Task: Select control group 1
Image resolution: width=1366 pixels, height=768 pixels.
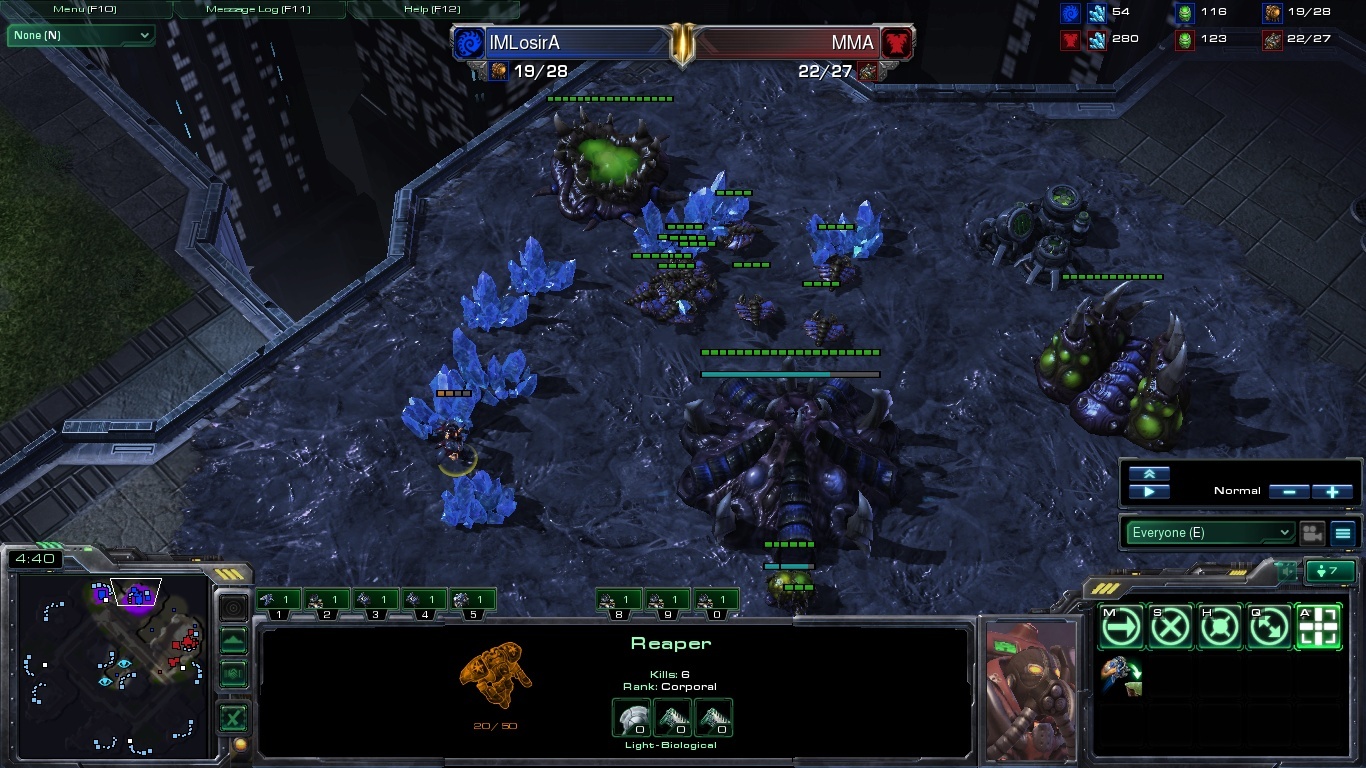Action: coord(279,601)
